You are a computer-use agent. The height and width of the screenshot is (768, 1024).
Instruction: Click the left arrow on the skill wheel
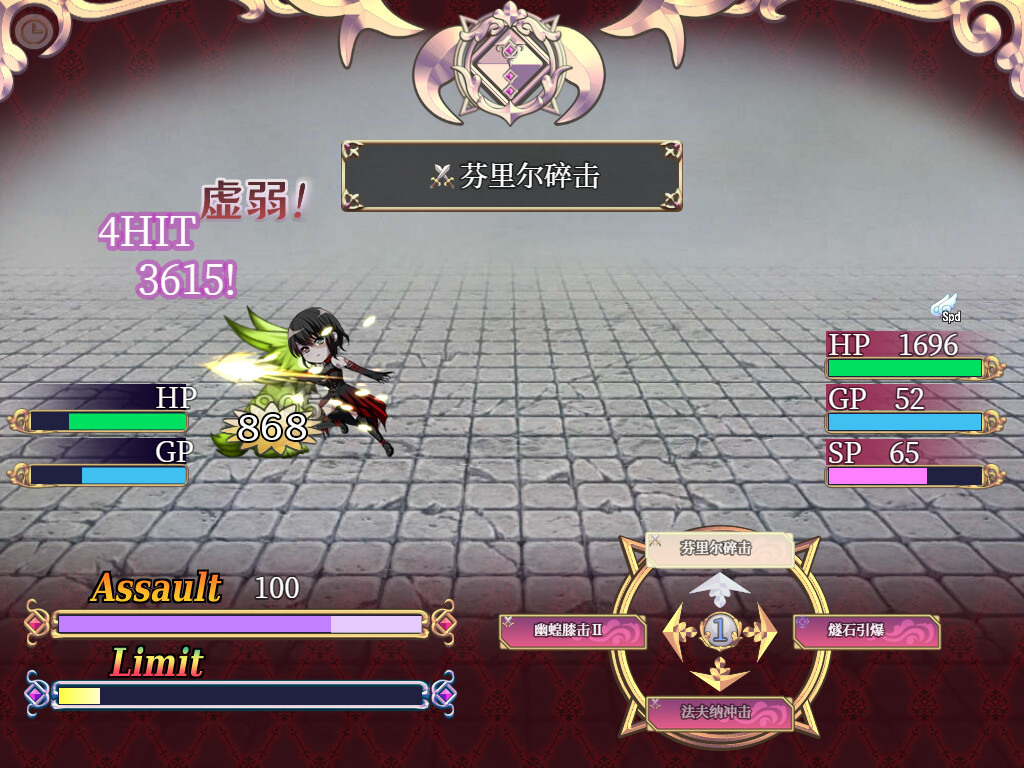coord(680,631)
